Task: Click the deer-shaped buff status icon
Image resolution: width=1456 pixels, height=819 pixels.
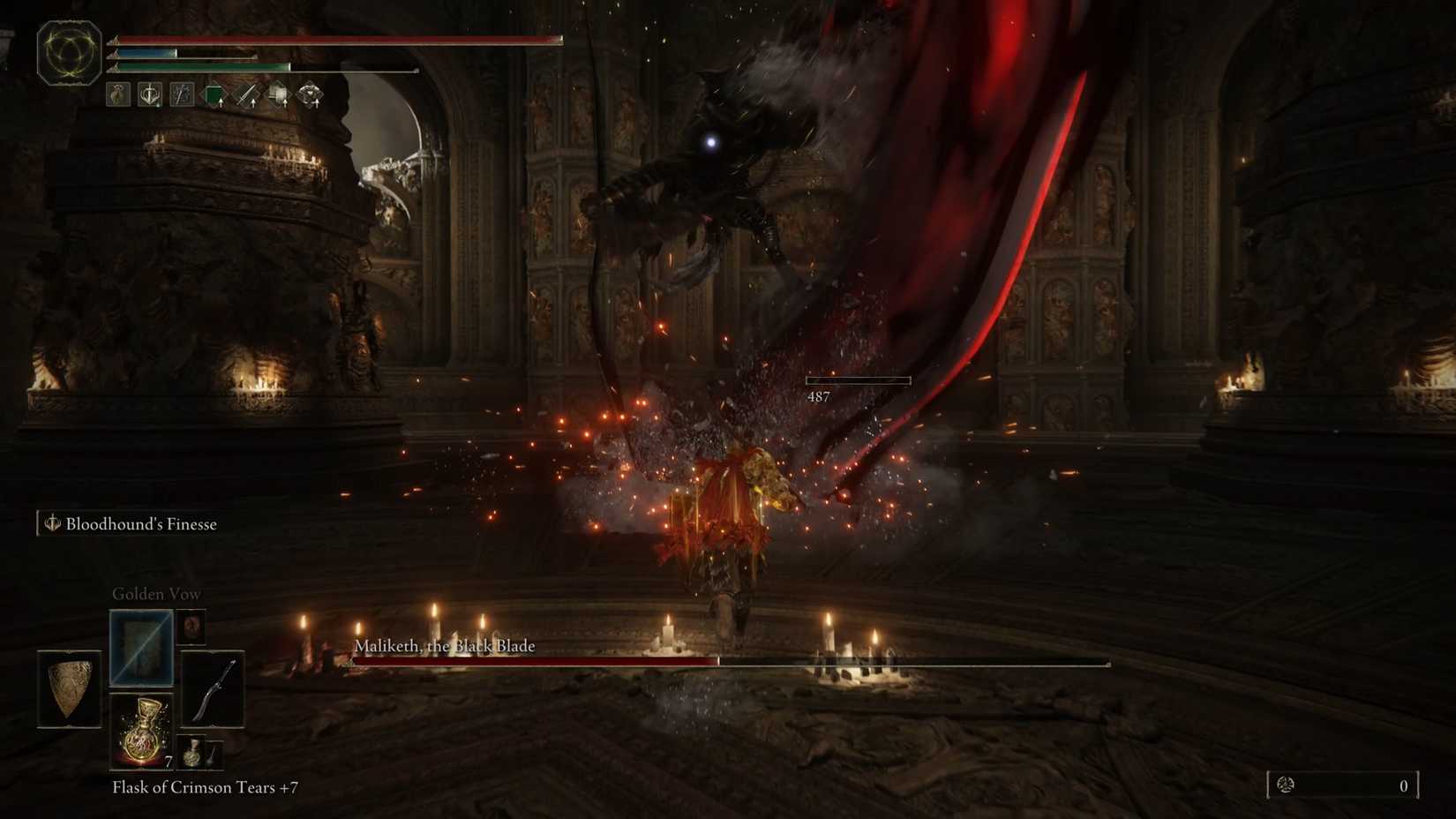Action: (116, 94)
